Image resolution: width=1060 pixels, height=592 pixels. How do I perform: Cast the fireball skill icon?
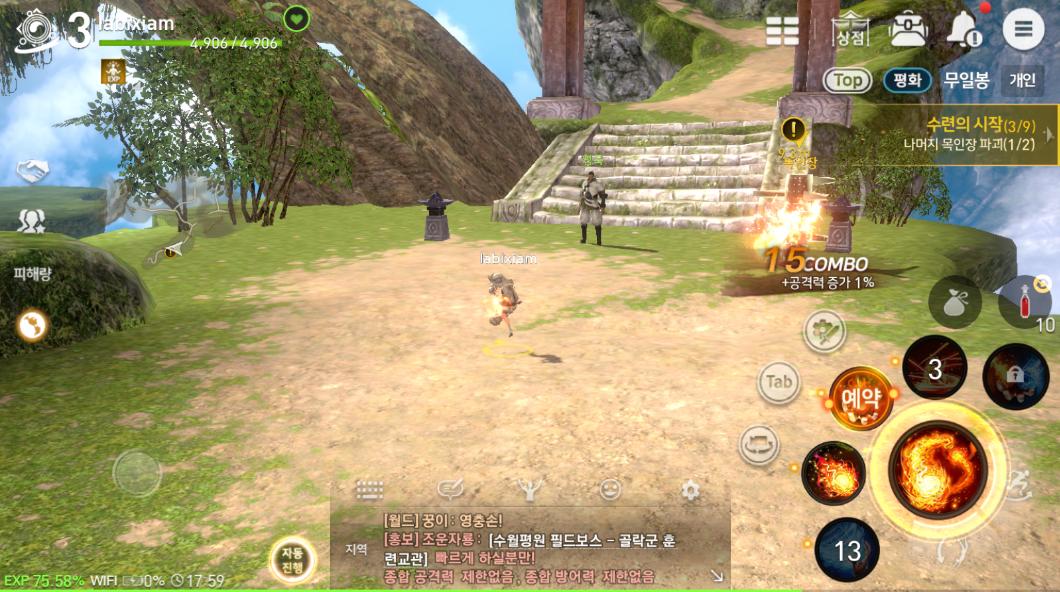pos(833,473)
